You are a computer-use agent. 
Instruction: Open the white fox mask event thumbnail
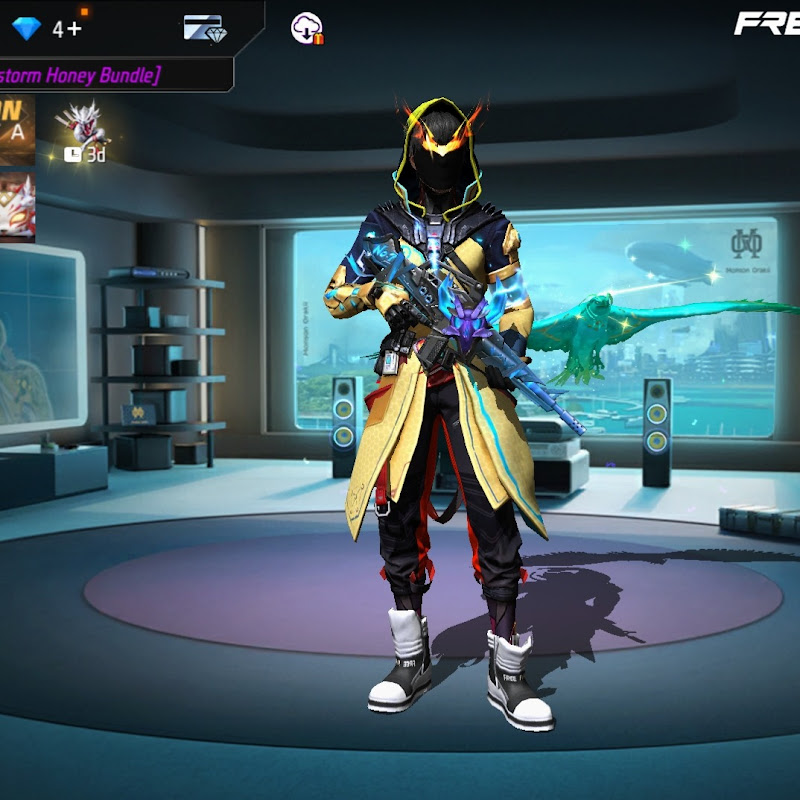17,207
